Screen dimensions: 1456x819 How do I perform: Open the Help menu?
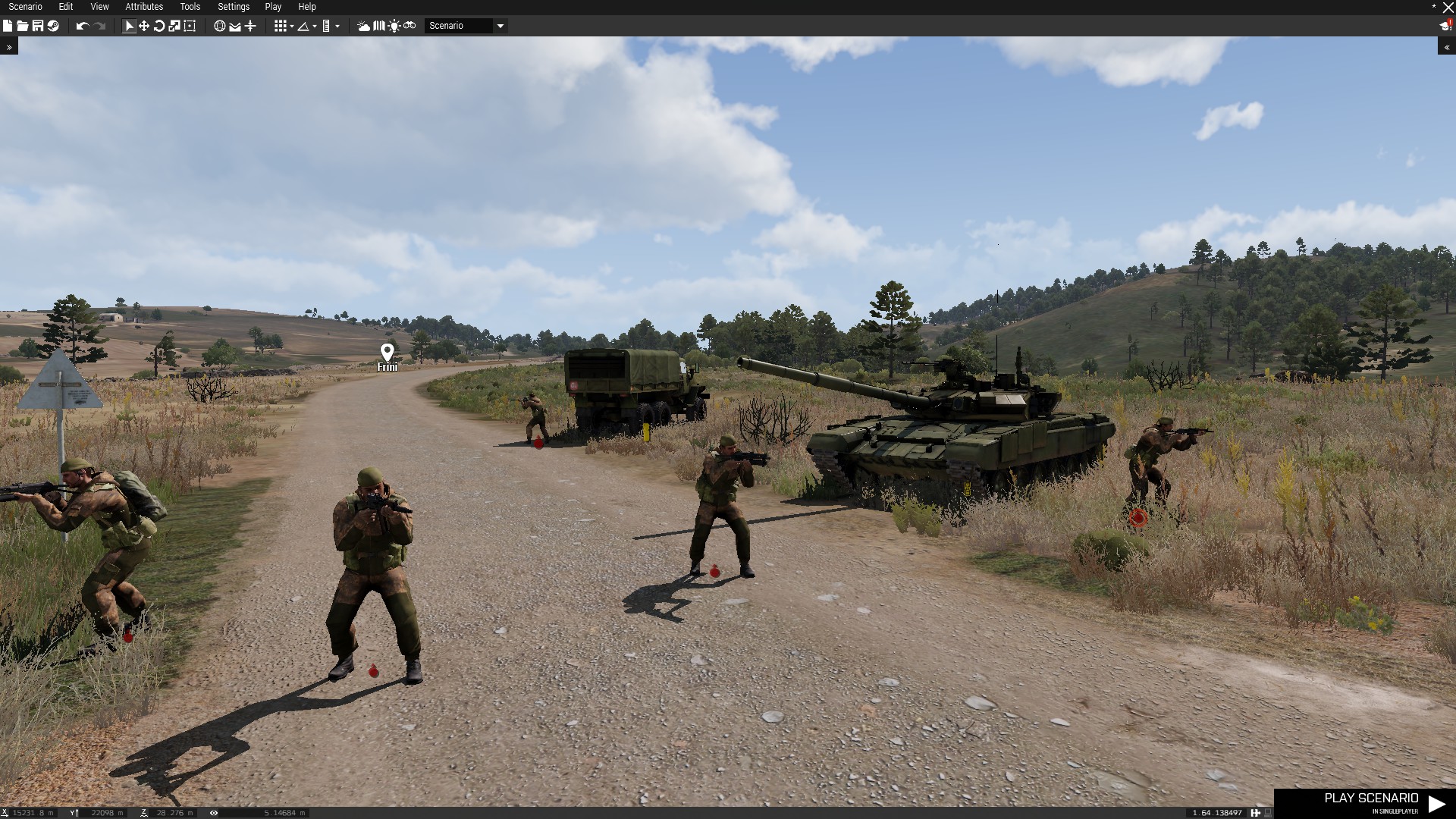tap(307, 7)
